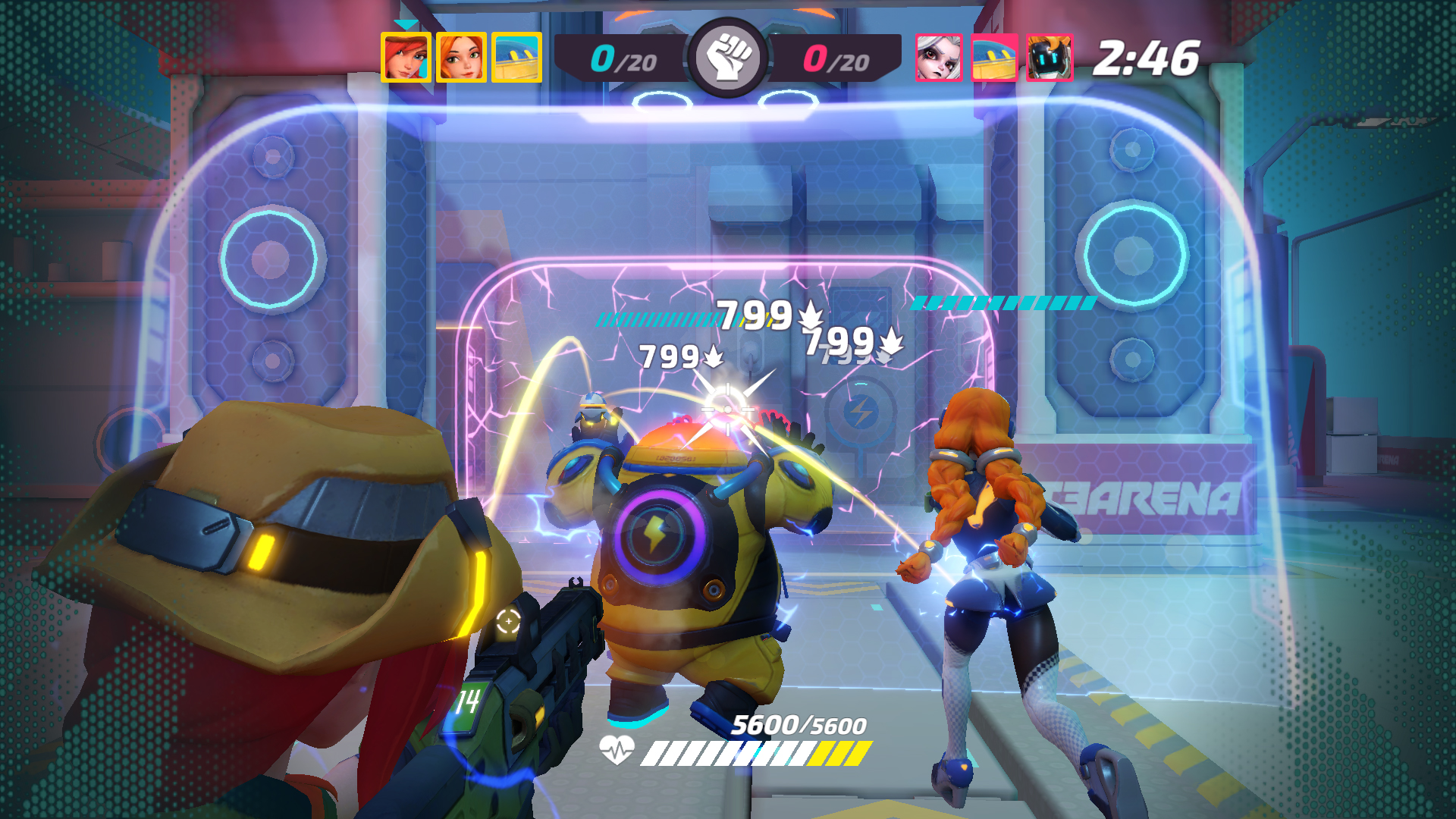Select the white-haired enemy hero portrait
The height and width of the screenshot is (819, 1456).
[x=937, y=55]
